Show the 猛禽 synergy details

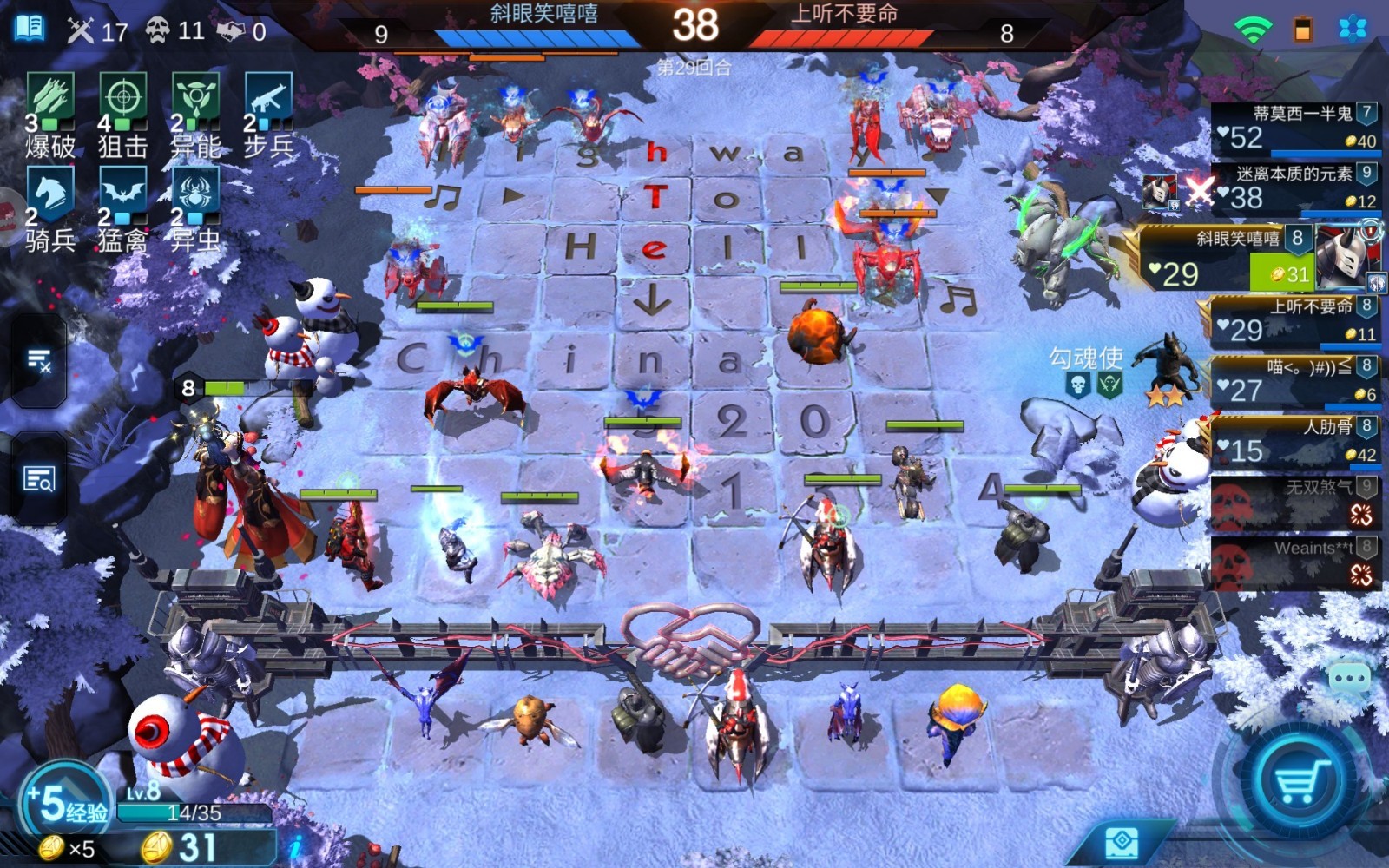(122, 210)
